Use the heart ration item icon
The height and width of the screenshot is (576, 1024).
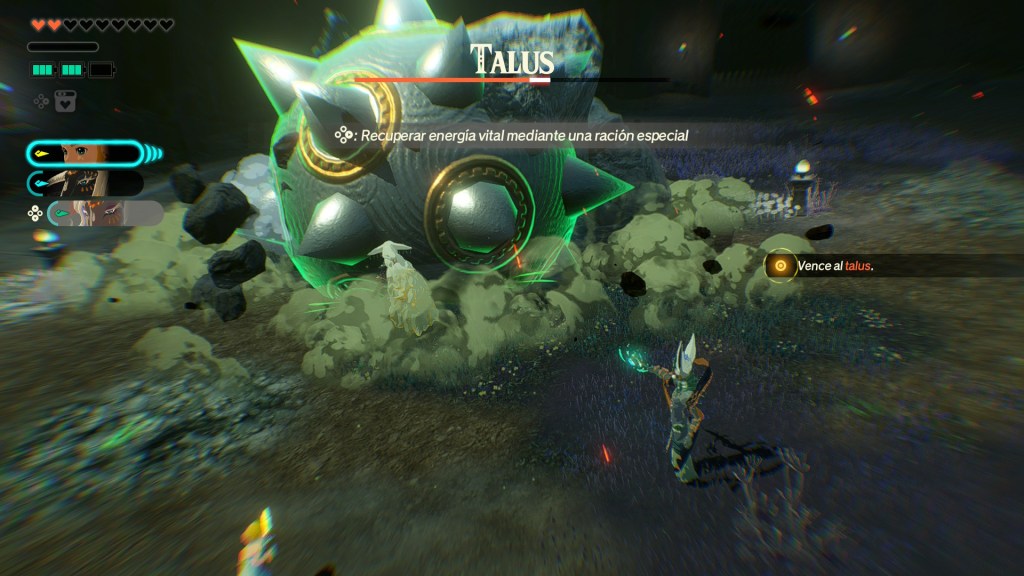(65, 101)
